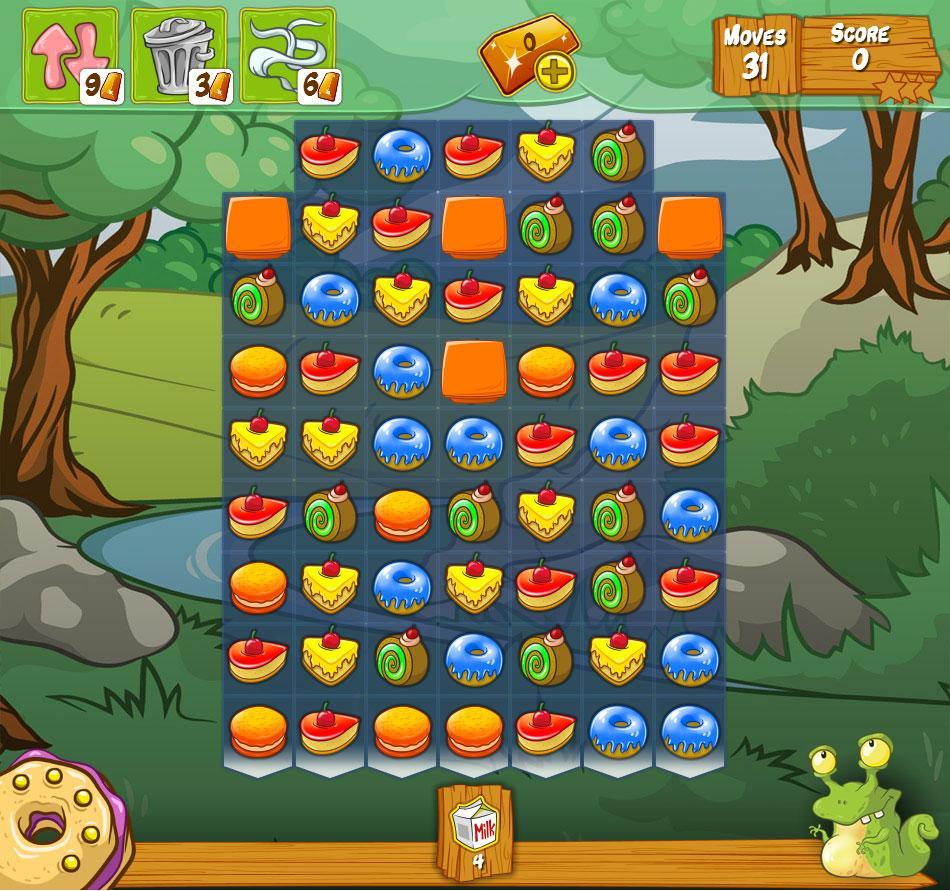Image resolution: width=950 pixels, height=891 pixels.
Task: Use the trash can booster
Action: [179, 56]
